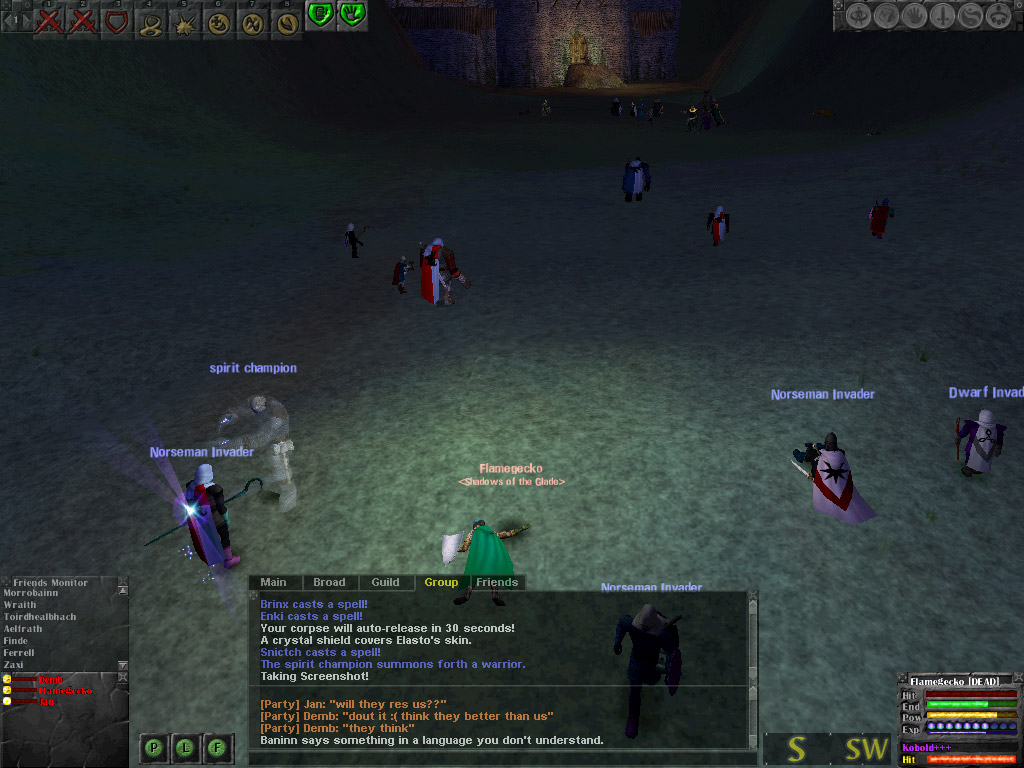Select Toirdhealbhach in the friends list
This screenshot has height=768, width=1024.
[40, 617]
